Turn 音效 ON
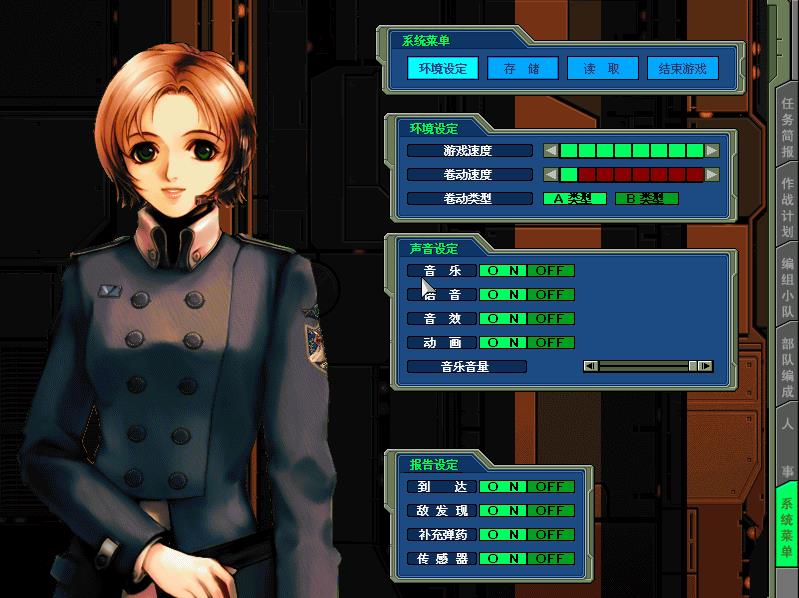The image size is (799, 598). click(x=503, y=319)
